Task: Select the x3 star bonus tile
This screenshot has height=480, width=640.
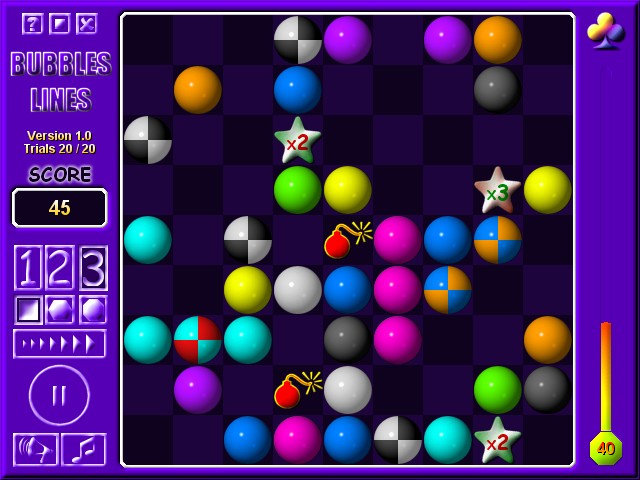Action: tap(497, 191)
